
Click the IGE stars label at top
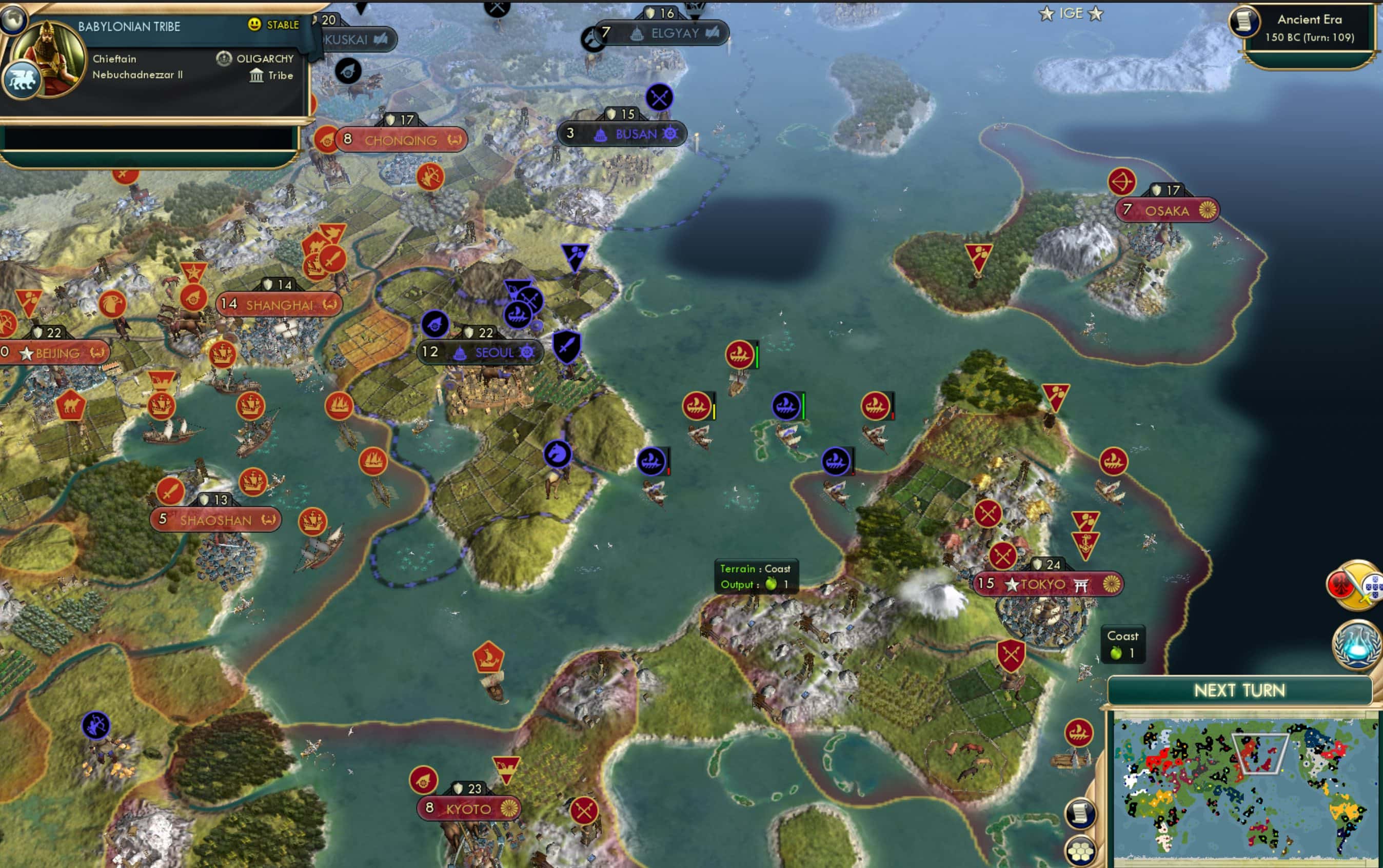pyautogui.click(x=1072, y=13)
